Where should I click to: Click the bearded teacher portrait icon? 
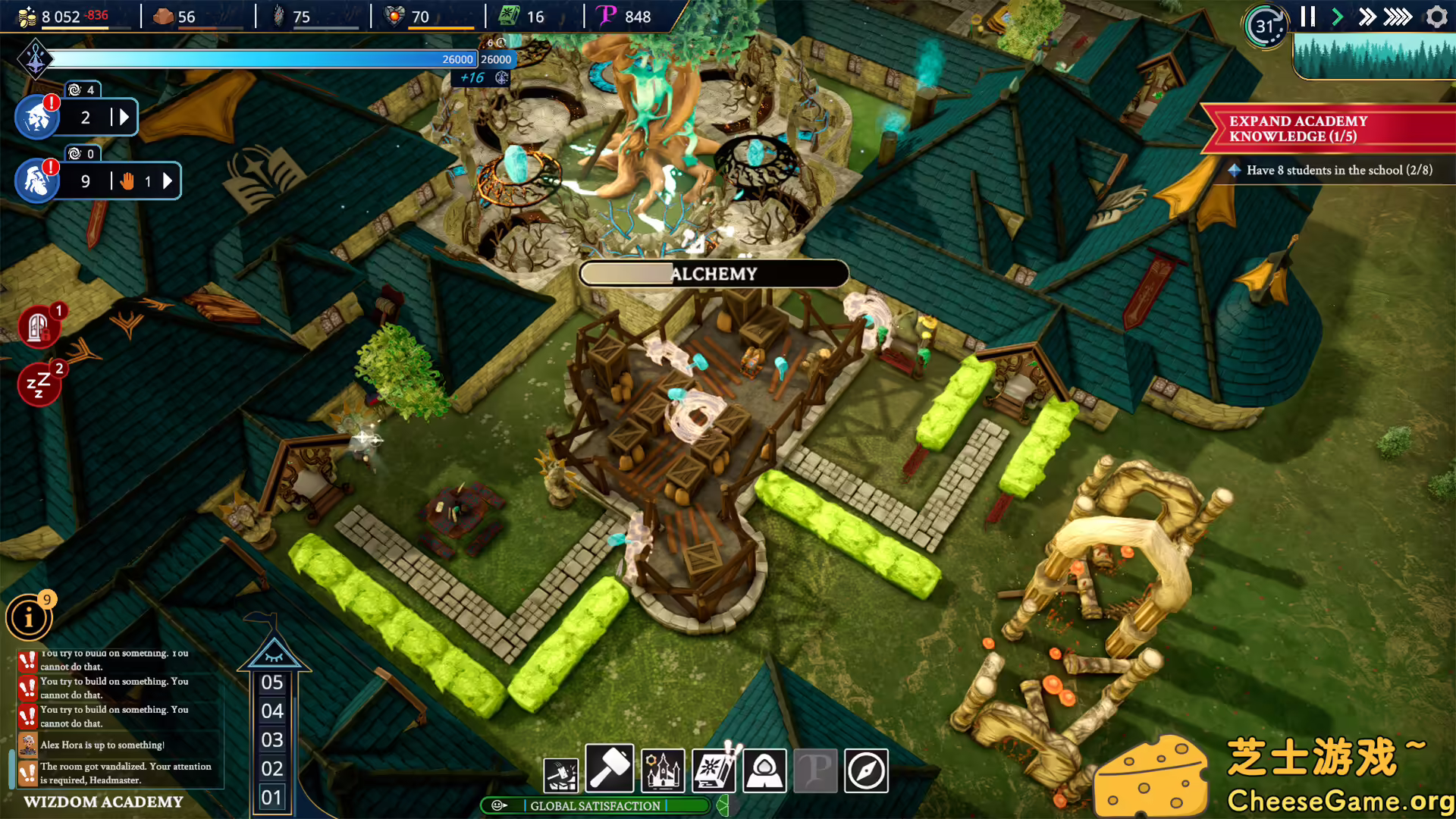(35, 180)
